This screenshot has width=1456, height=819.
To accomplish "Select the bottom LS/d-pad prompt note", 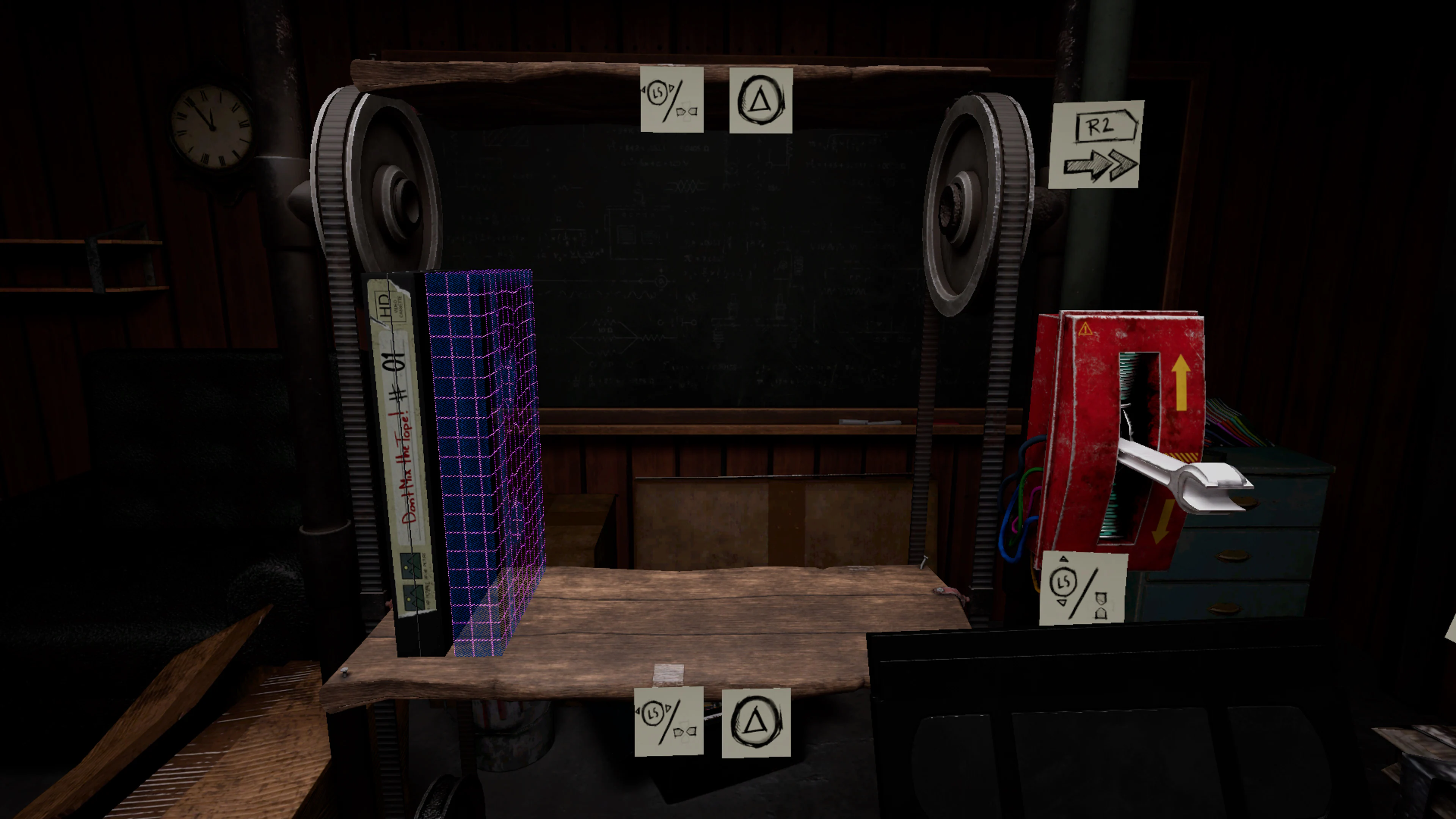I will point(670,722).
